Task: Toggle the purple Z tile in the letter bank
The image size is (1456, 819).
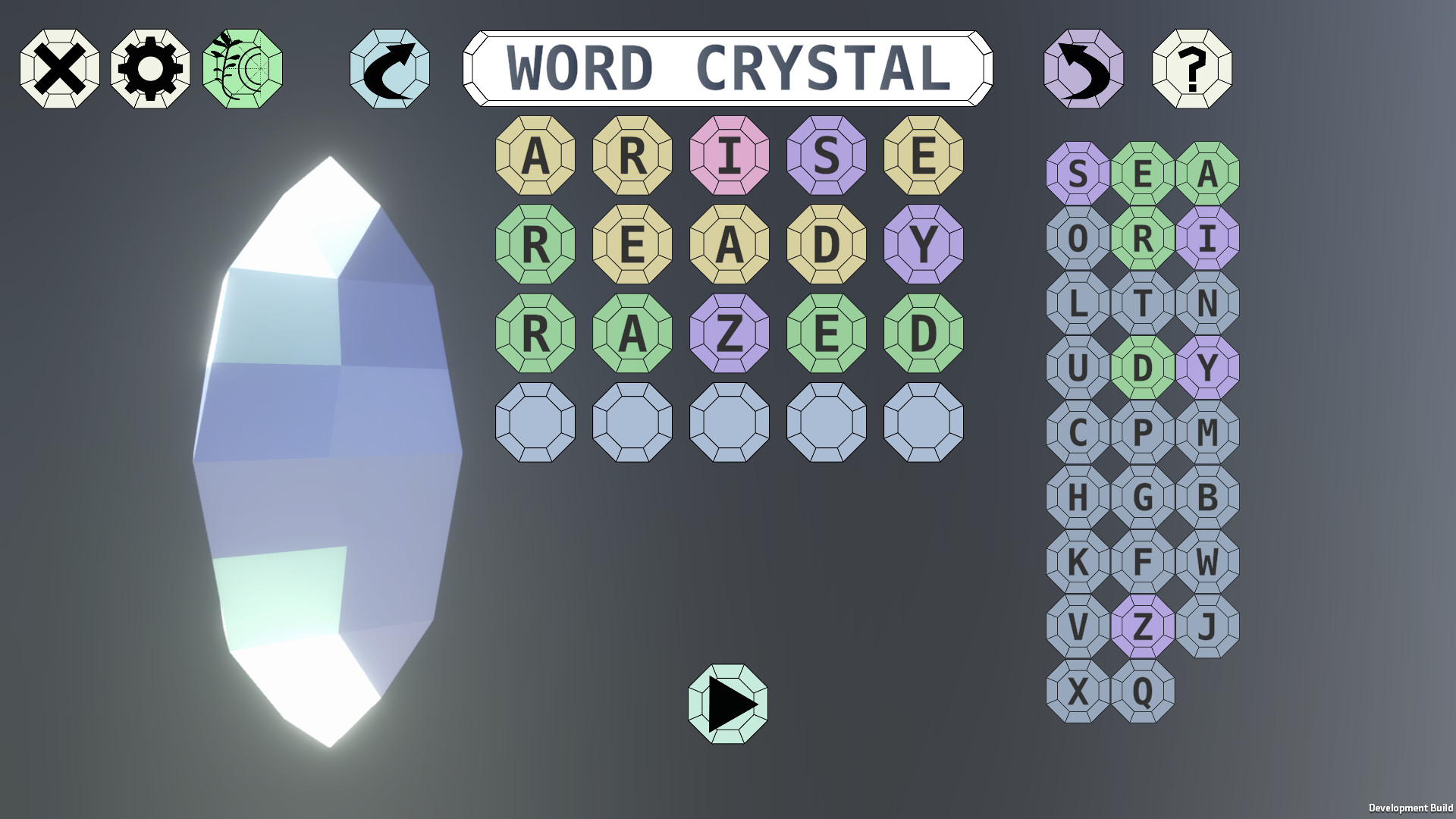Action: (1144, 626)
